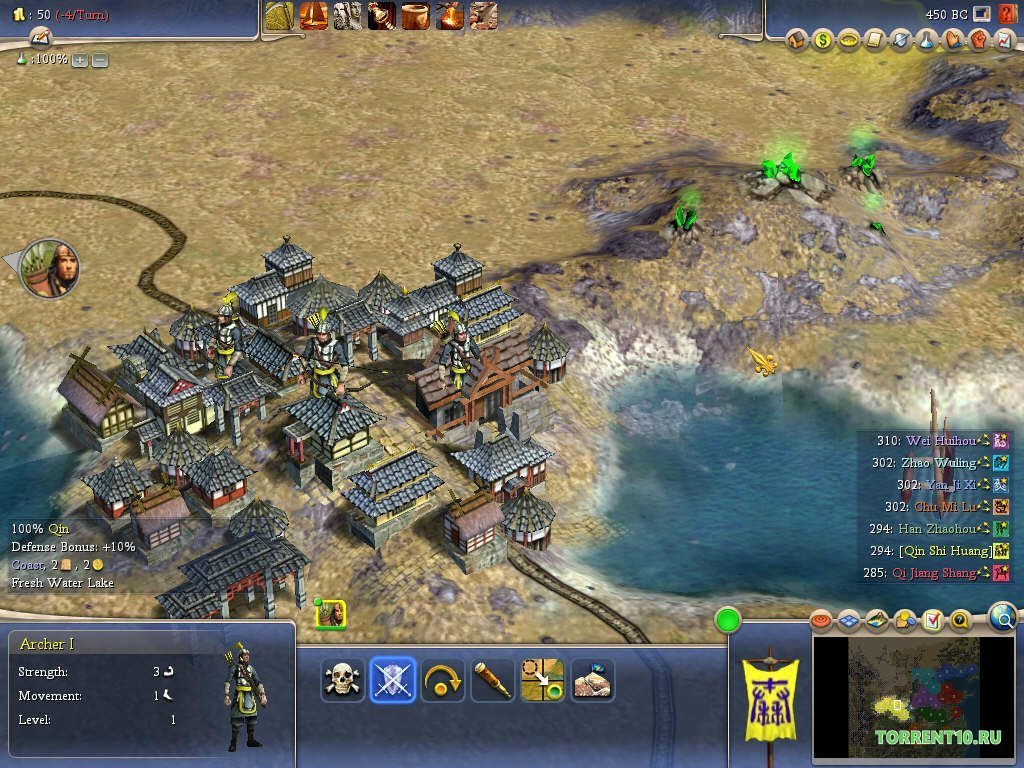This screenshot has width=1024, height=768.
Task: Open the globe view magnifier button
Action: [x=1003, y=617]
